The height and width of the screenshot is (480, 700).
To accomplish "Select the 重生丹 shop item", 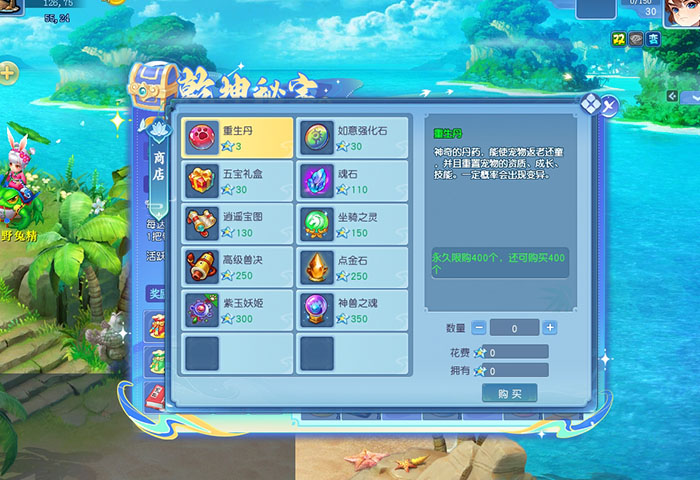I will point(237,138).
